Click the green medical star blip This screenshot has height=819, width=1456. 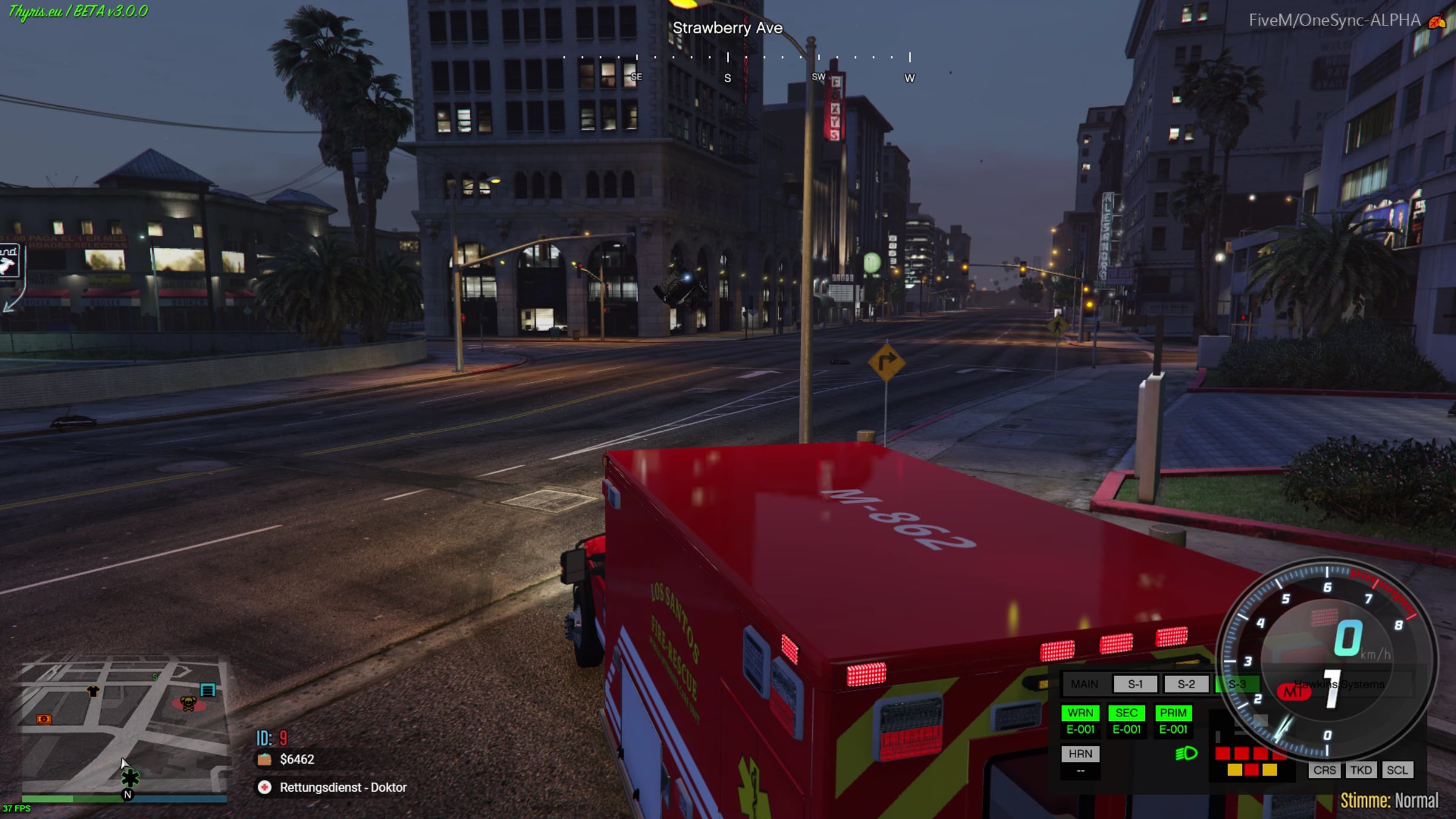[130, 778]
